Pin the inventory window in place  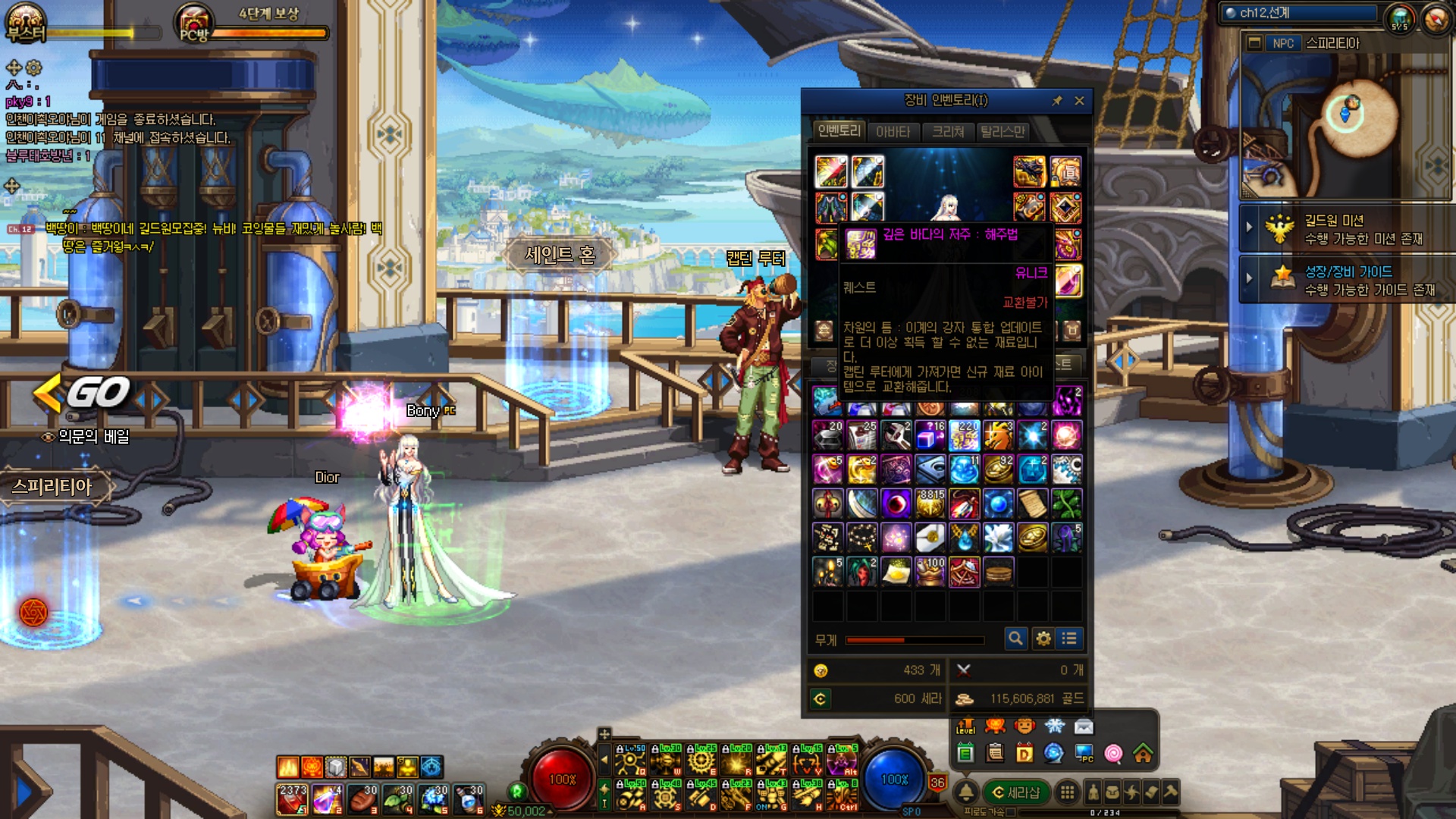tap(1057, 101)
